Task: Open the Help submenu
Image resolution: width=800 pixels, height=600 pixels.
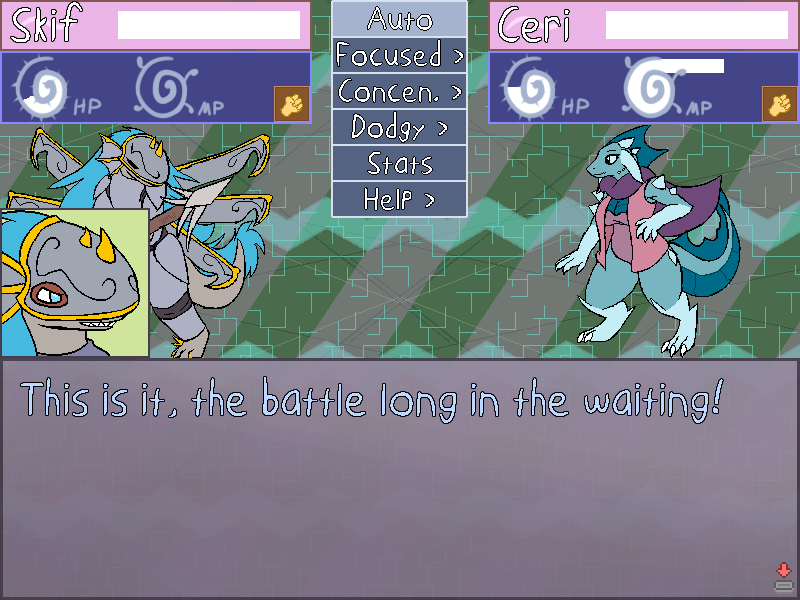Action: (x=399, y=199)
